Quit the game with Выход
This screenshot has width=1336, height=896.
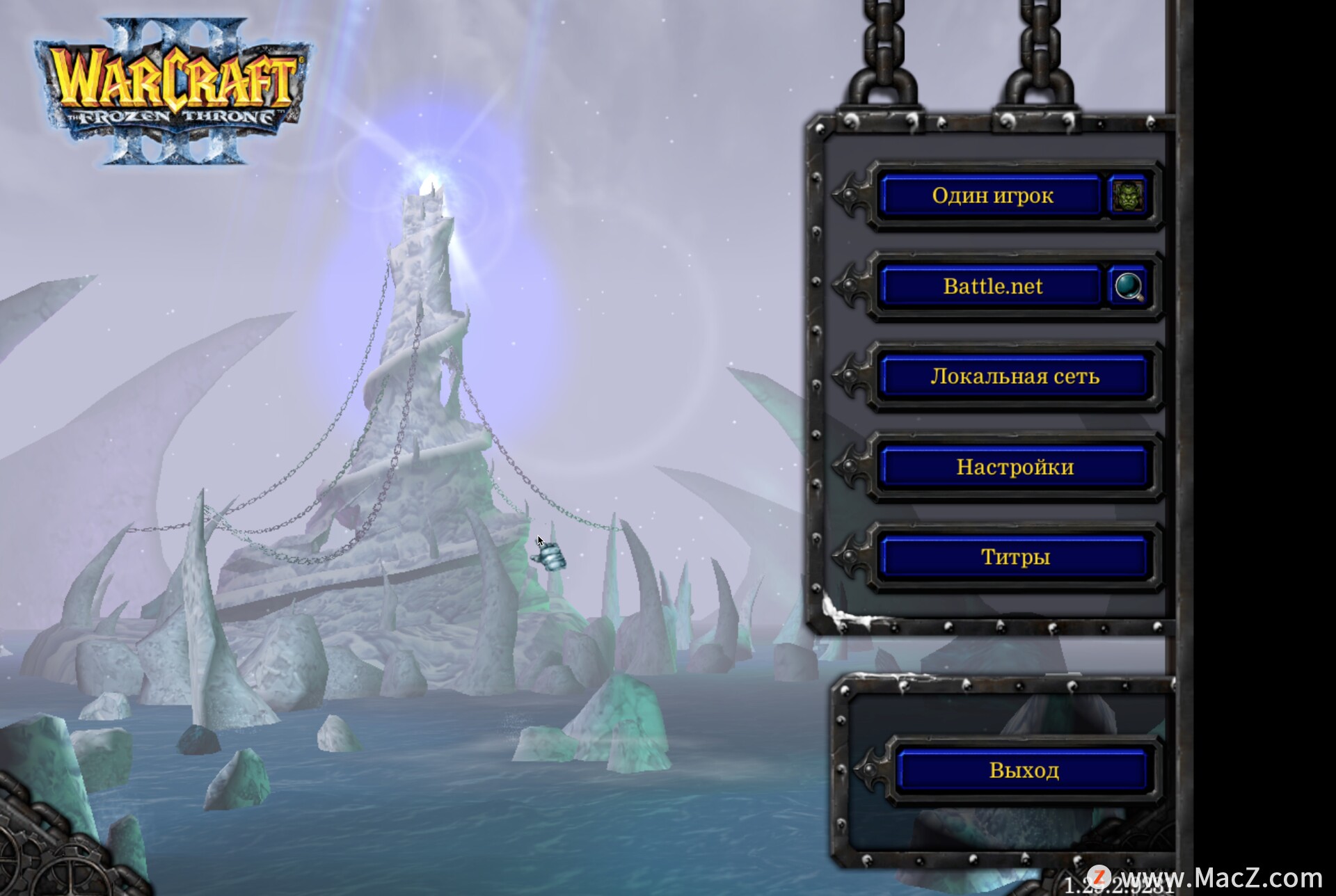click(1023, 770)
